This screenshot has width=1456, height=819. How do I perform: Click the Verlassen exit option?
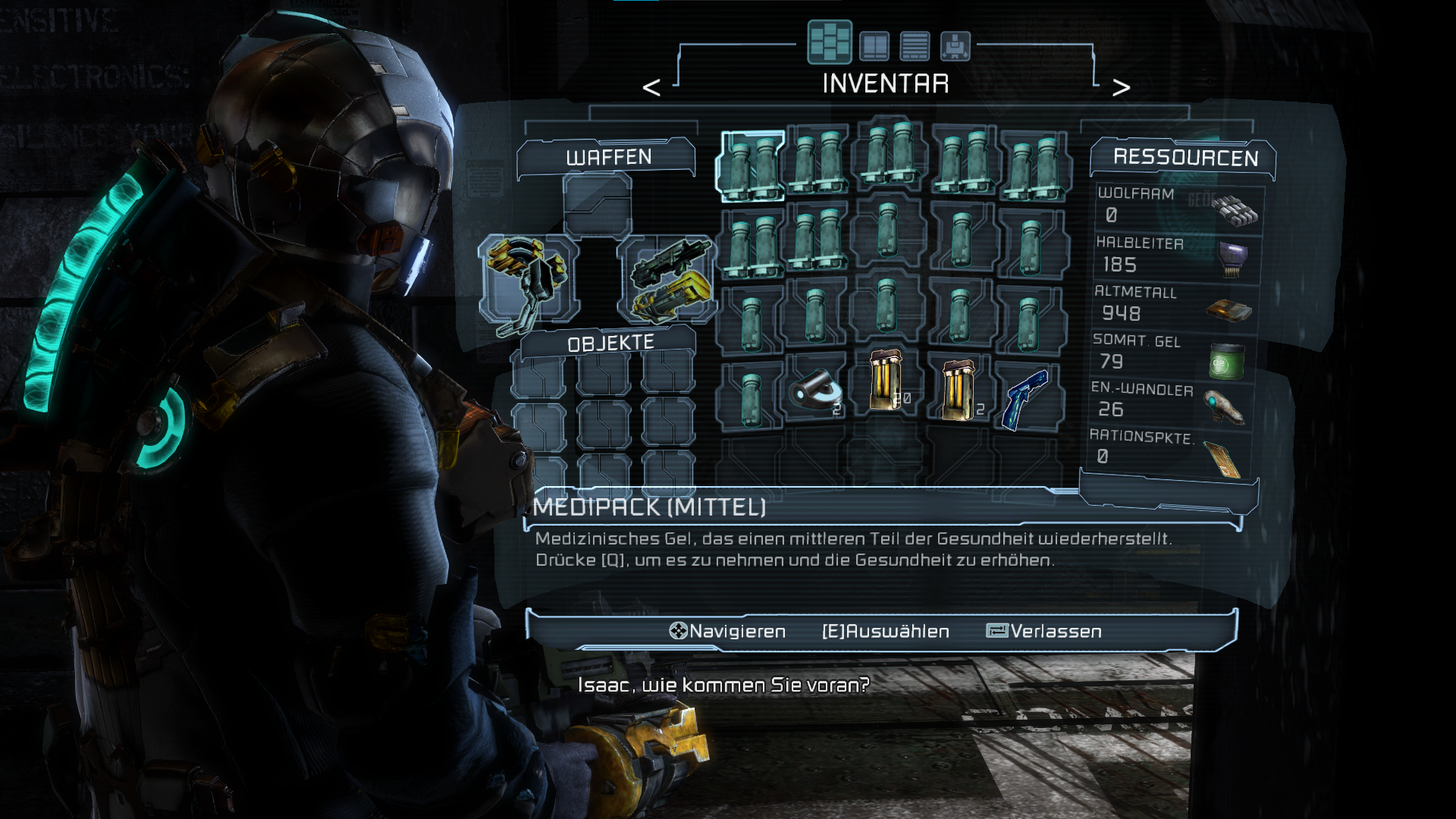(x=1045, y=631)
